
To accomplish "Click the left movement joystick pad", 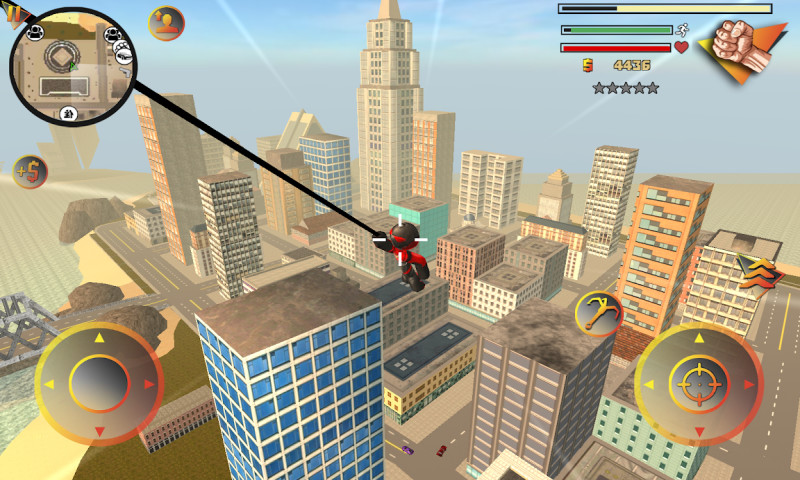I will click(98, 384).
